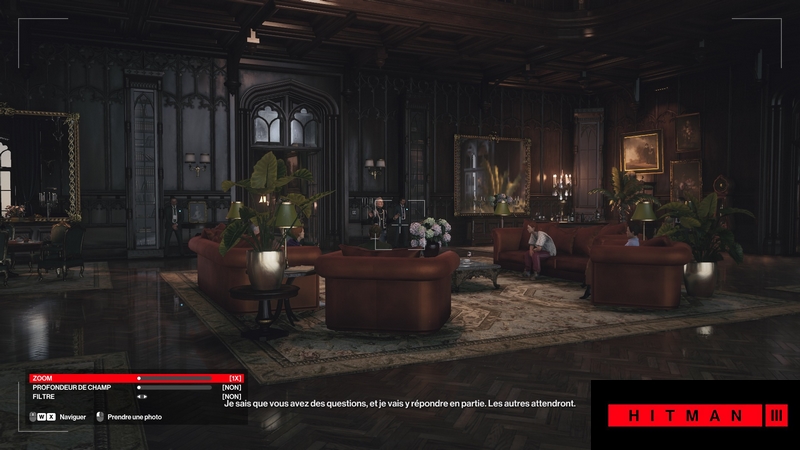Screen dimensions: 800x450
Task: Select the PROFONDEUR DE CHAMP option
Action: click(70, 387)
